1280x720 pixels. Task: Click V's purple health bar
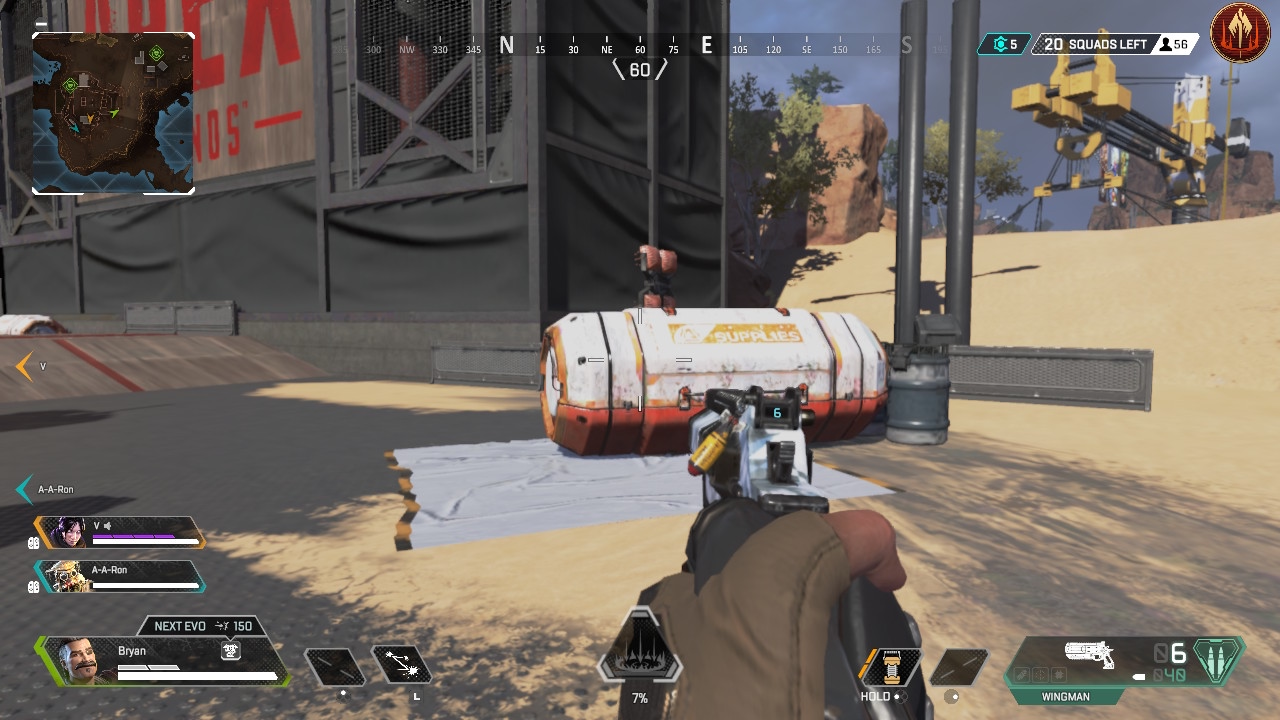tap(133, 536)
